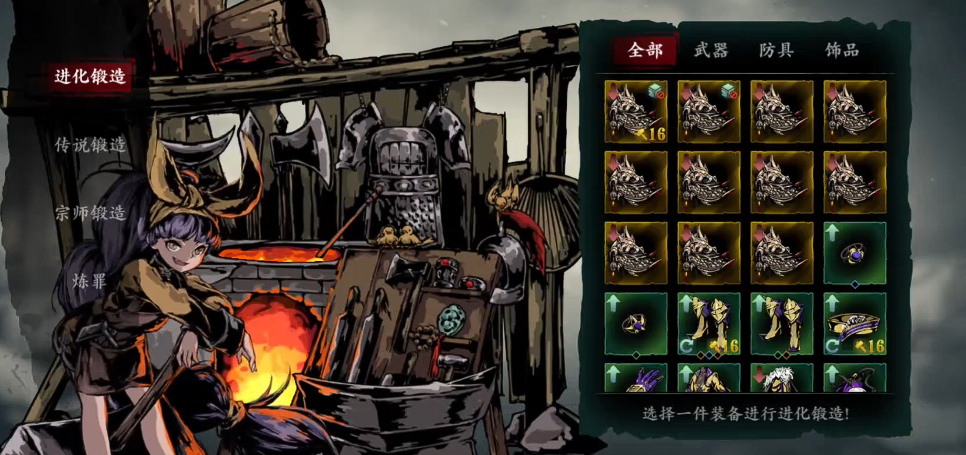The image size is (966, 455).
Task: Open the 传说锻造 legendary forging menu
Action: (x=91, y=145)
